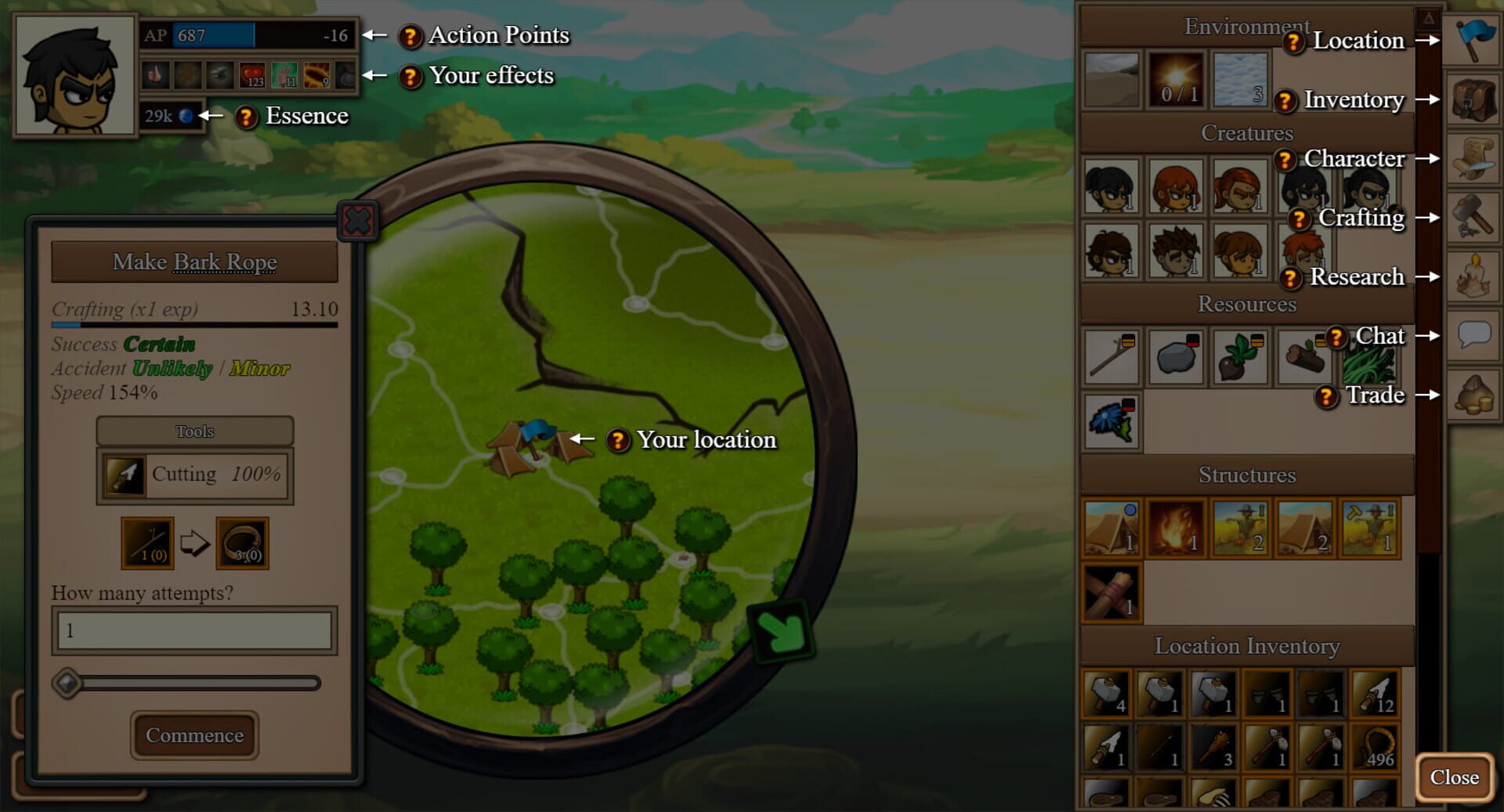Focus the attempts number field

(x=194, y=630)
